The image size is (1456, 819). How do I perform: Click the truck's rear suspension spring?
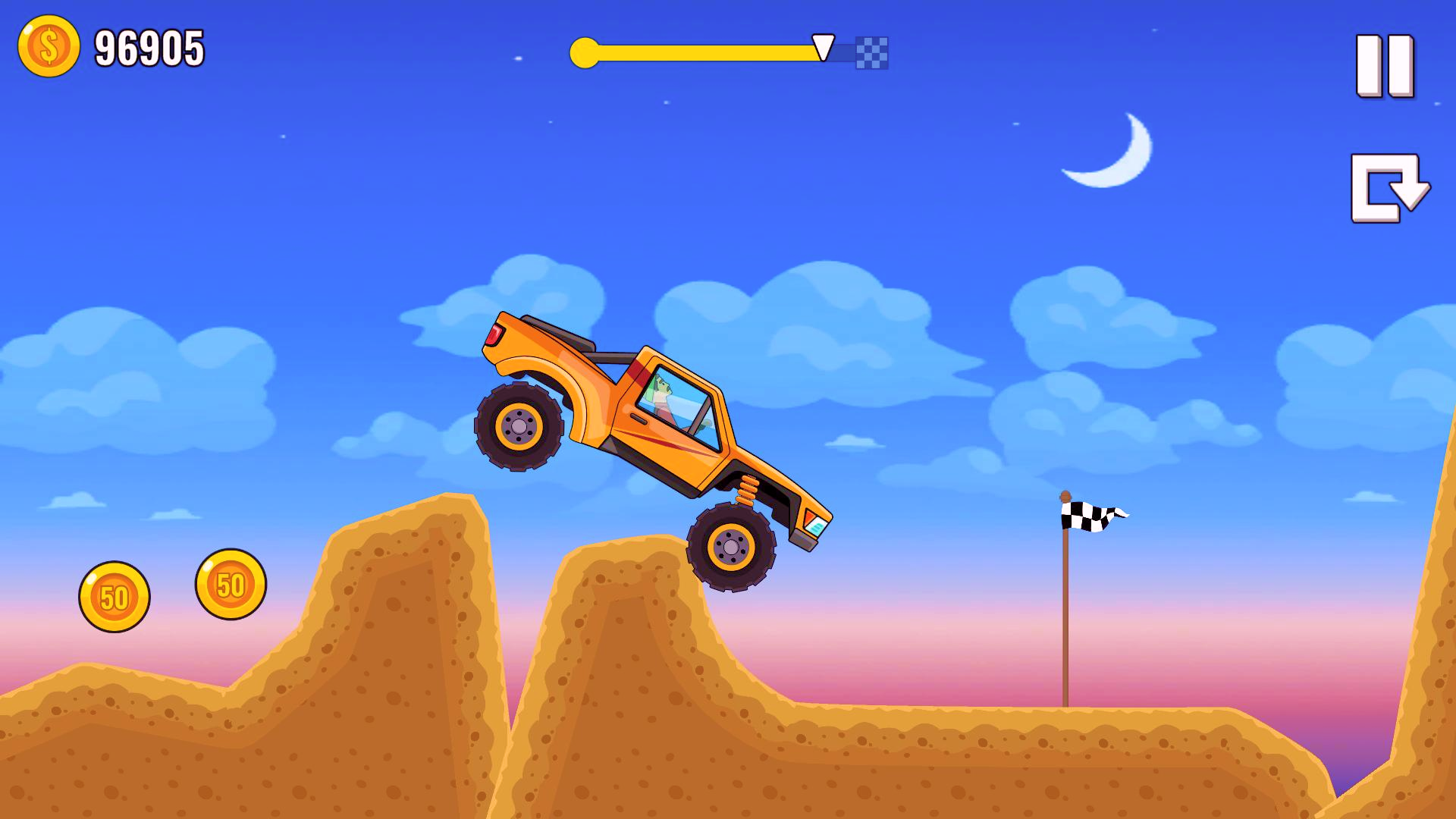coord(747,491)
